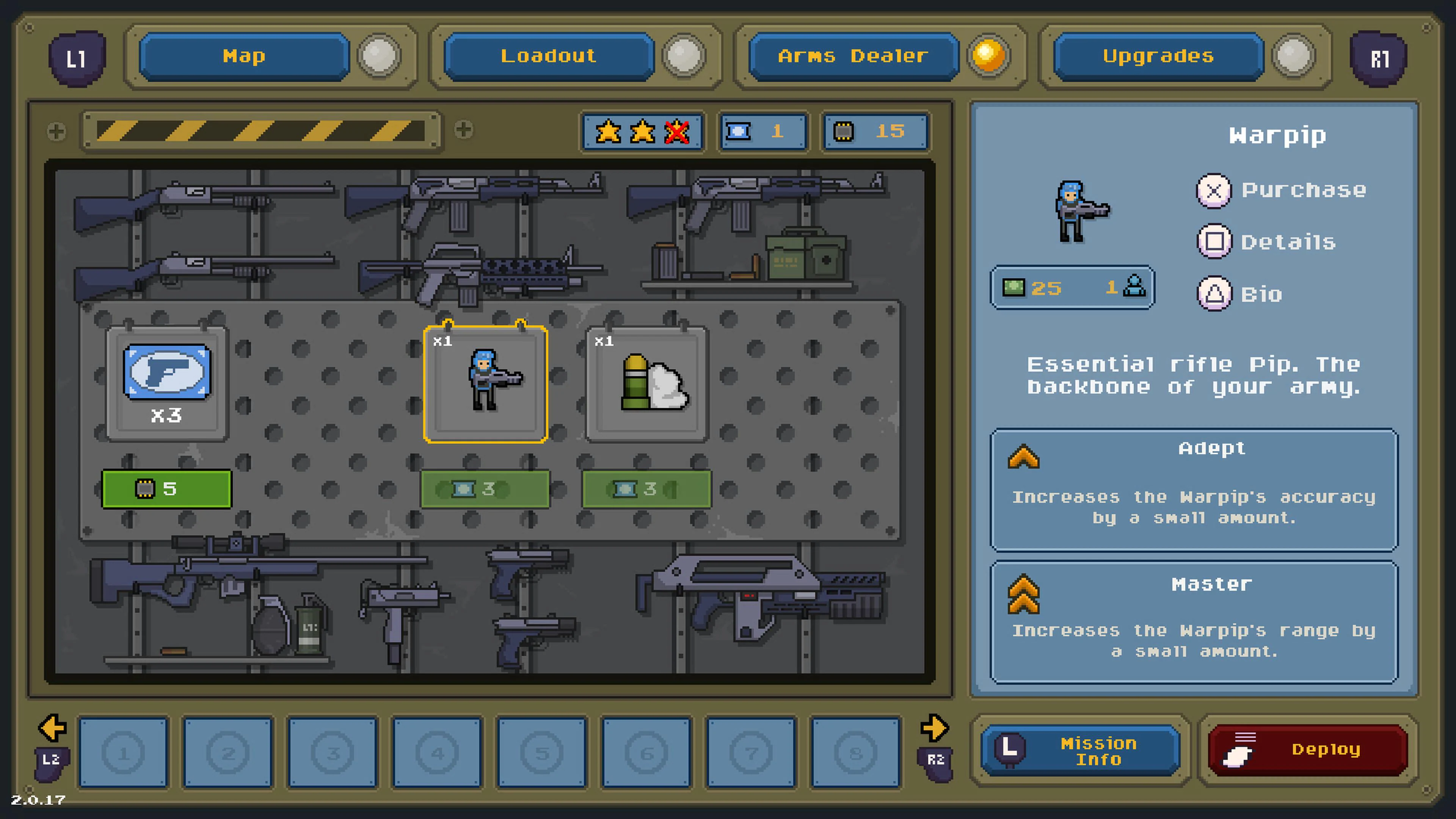
Task: View Bio via the triangle-button icon
Action: (x=1214, y=293)
